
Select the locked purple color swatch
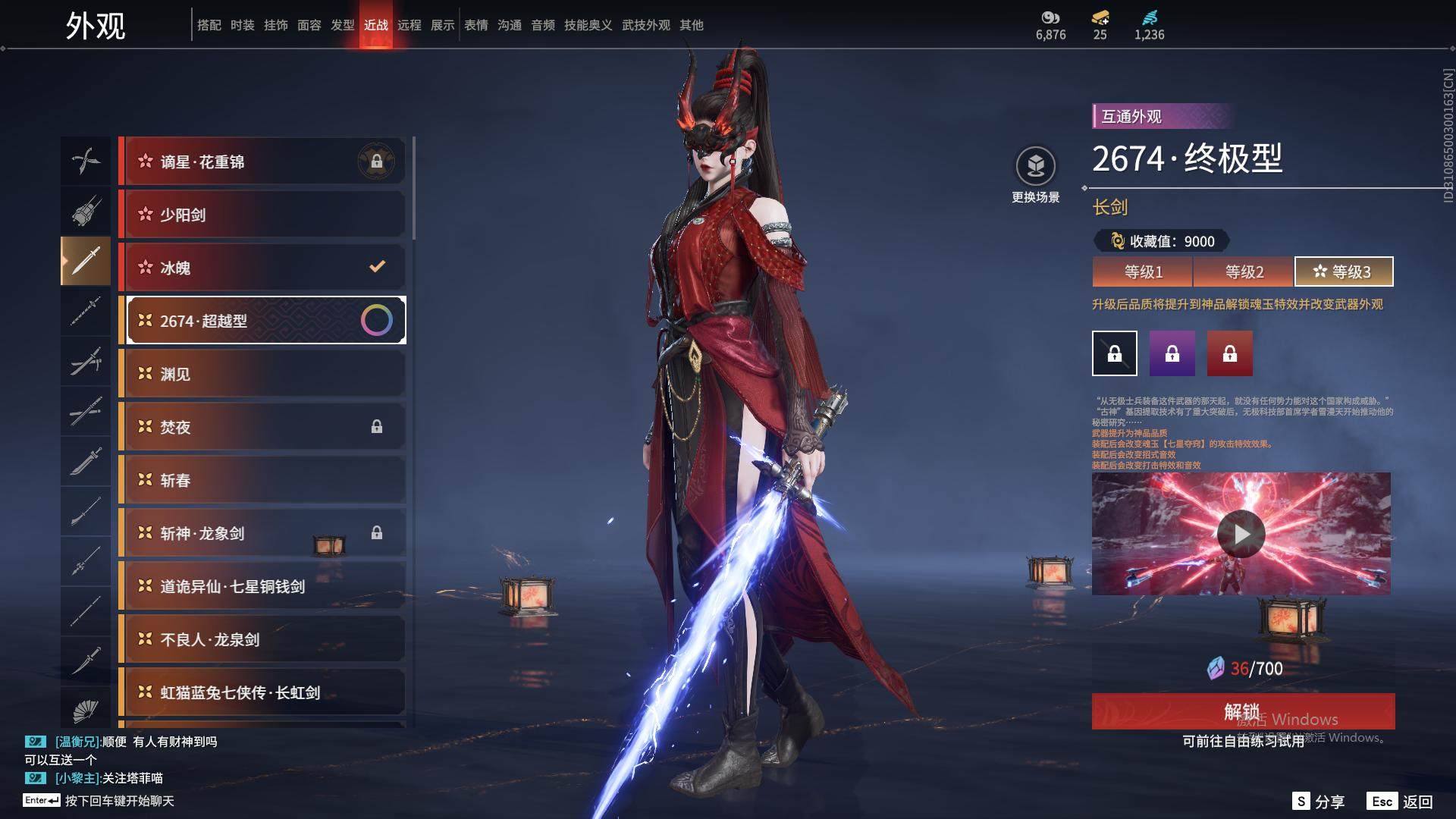[1172, 353]
